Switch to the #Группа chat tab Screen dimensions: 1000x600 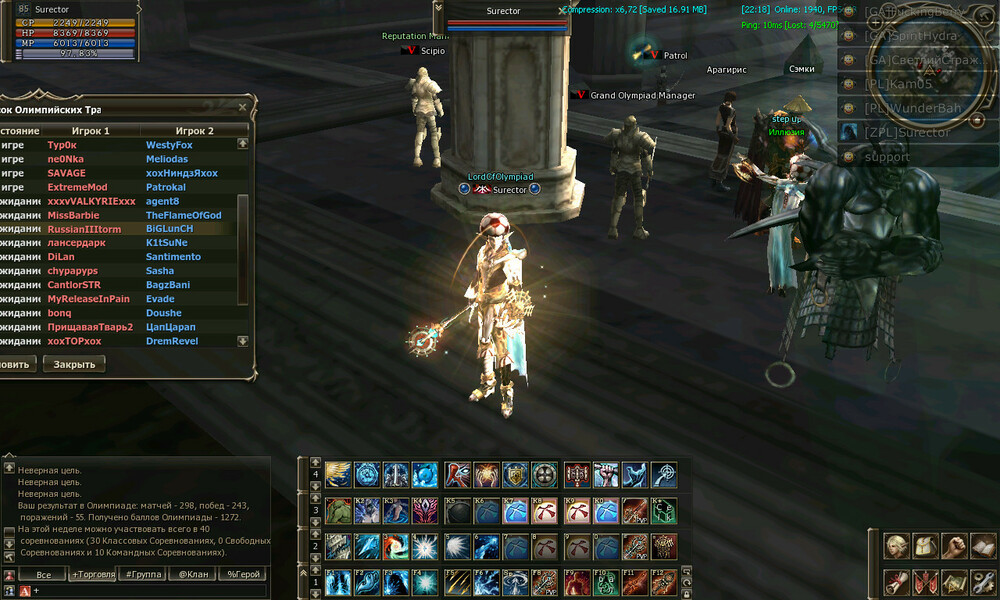(142, 575)
